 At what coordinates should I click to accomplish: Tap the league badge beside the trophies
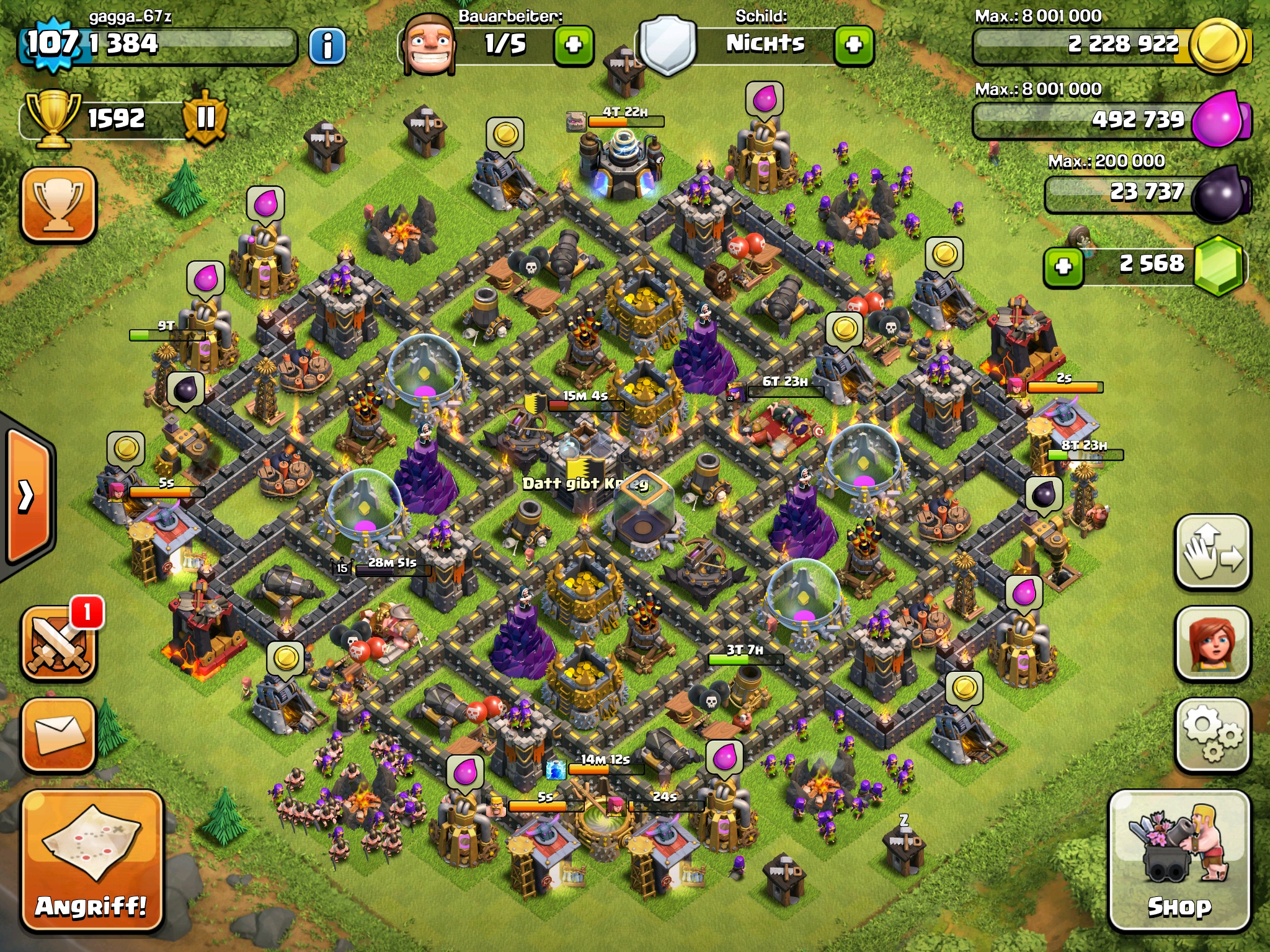205,118
